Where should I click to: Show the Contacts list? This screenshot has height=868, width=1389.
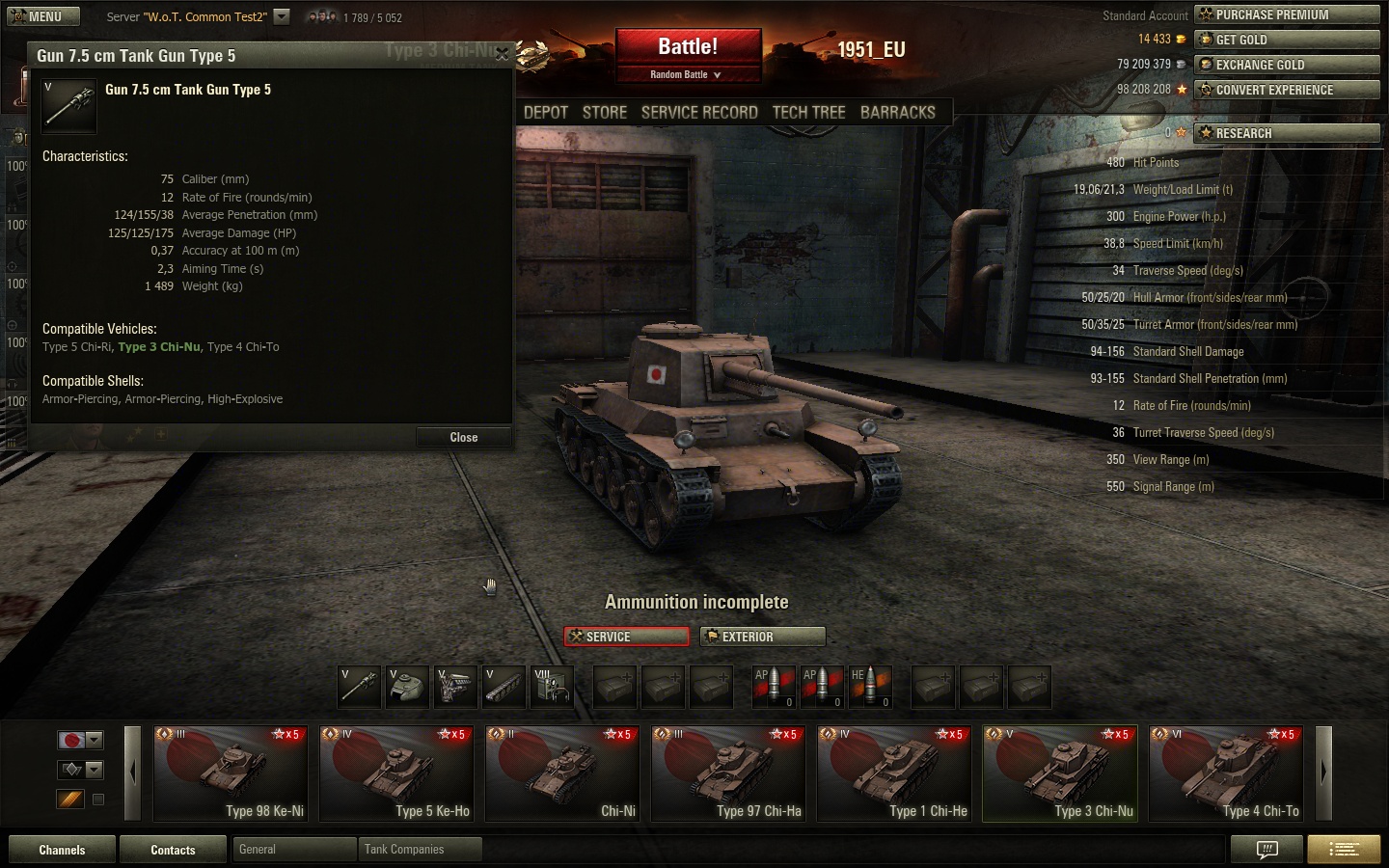(173, 850)
